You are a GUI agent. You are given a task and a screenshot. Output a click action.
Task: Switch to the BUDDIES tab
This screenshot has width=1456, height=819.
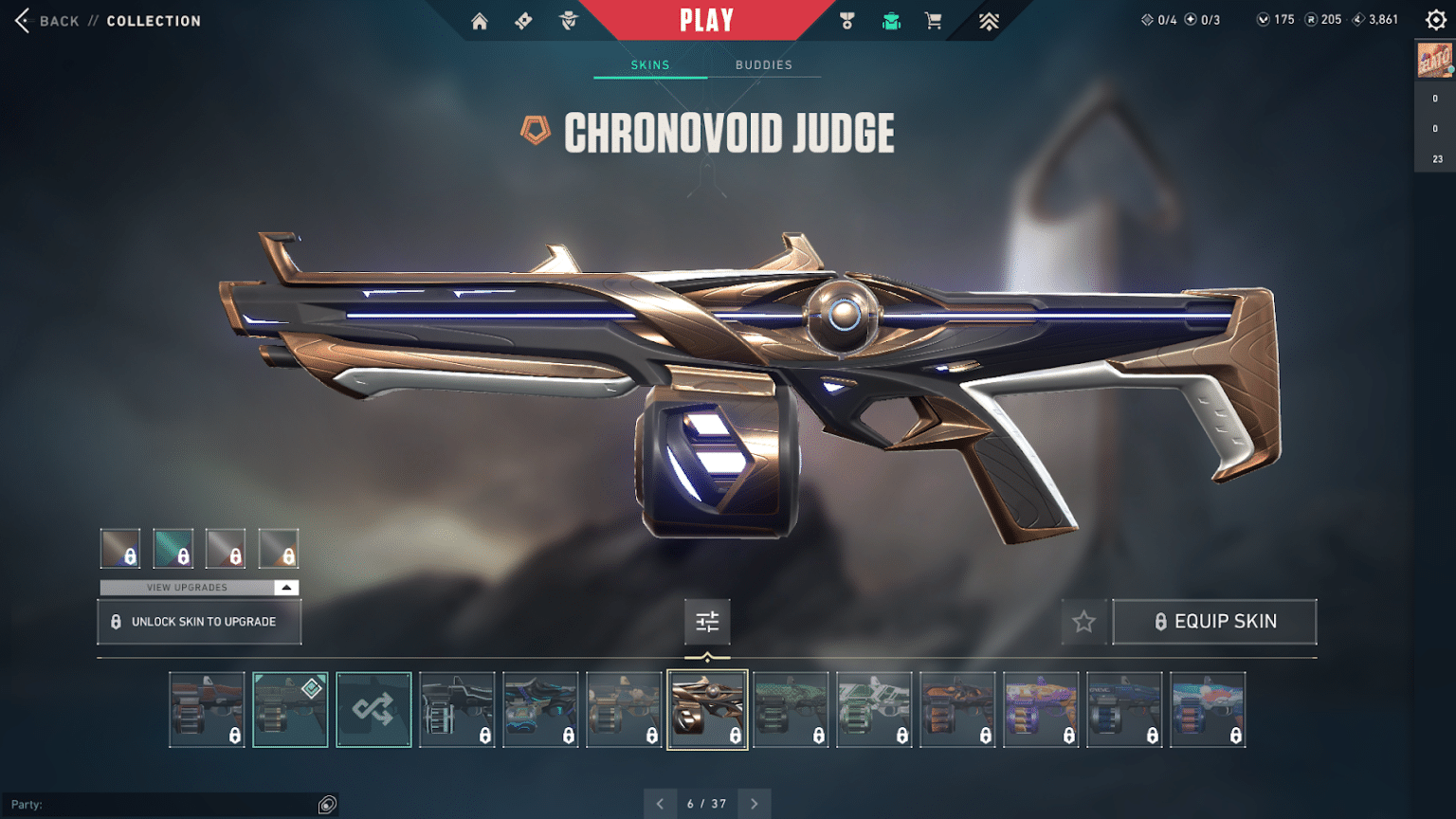[x=763, y=64]
